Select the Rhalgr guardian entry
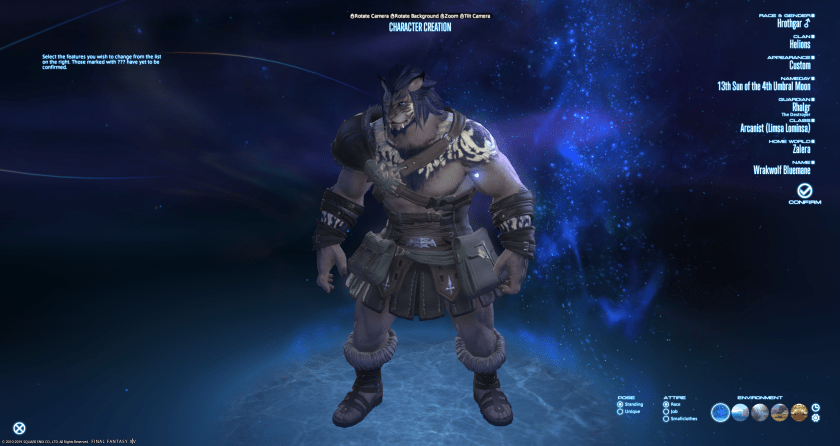840x446 pixels. click(x=801, y=107)
